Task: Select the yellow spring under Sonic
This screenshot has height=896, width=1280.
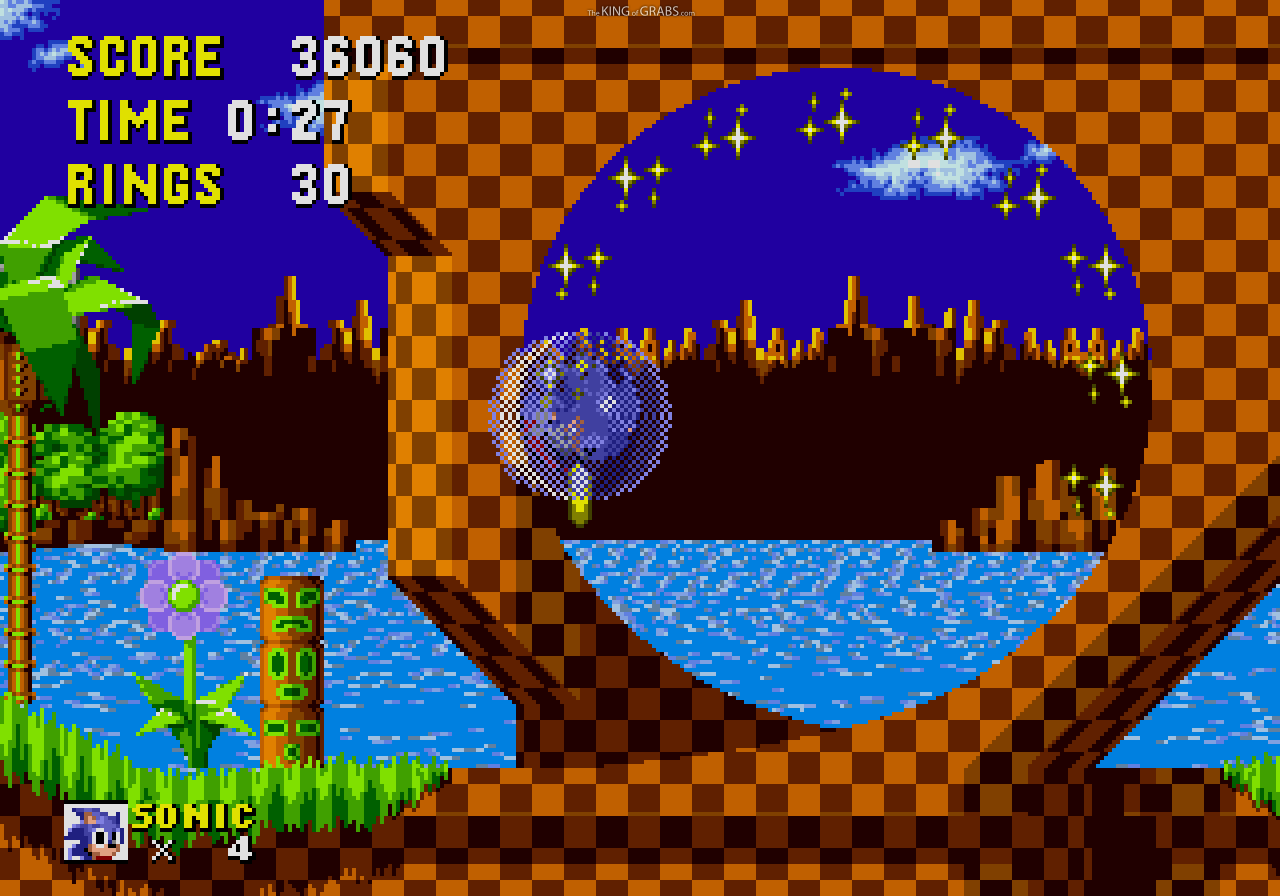Action: coord(578,510)
